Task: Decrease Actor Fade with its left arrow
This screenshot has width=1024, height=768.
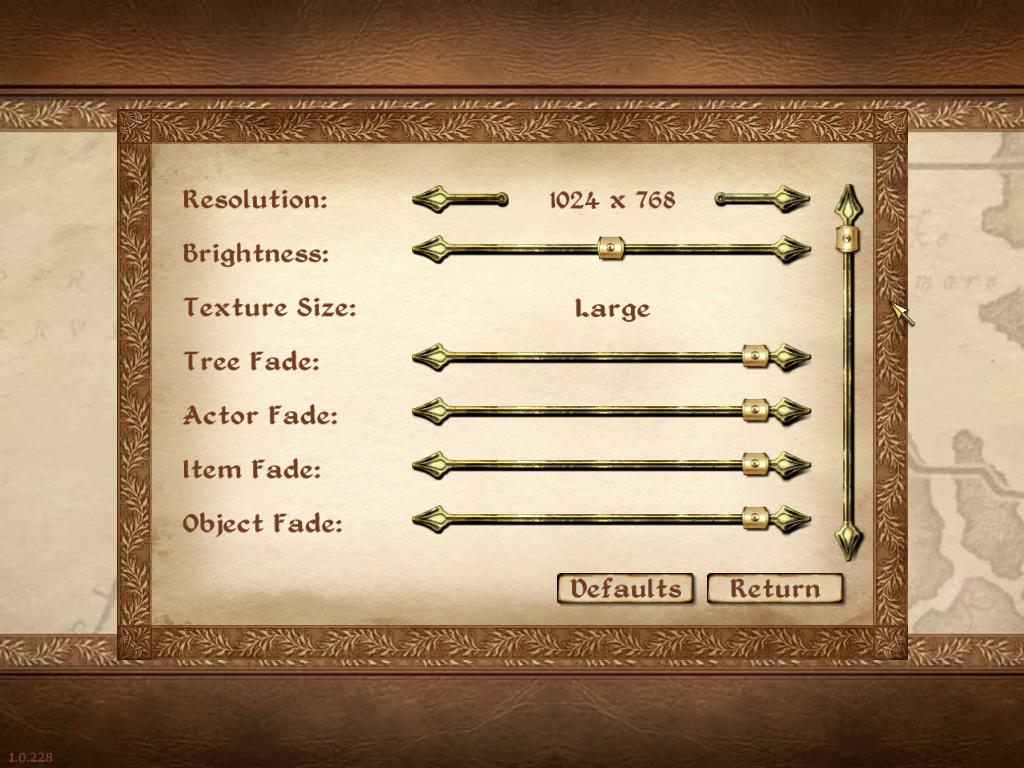Action: pyautogui.click(x=430, y=410)
